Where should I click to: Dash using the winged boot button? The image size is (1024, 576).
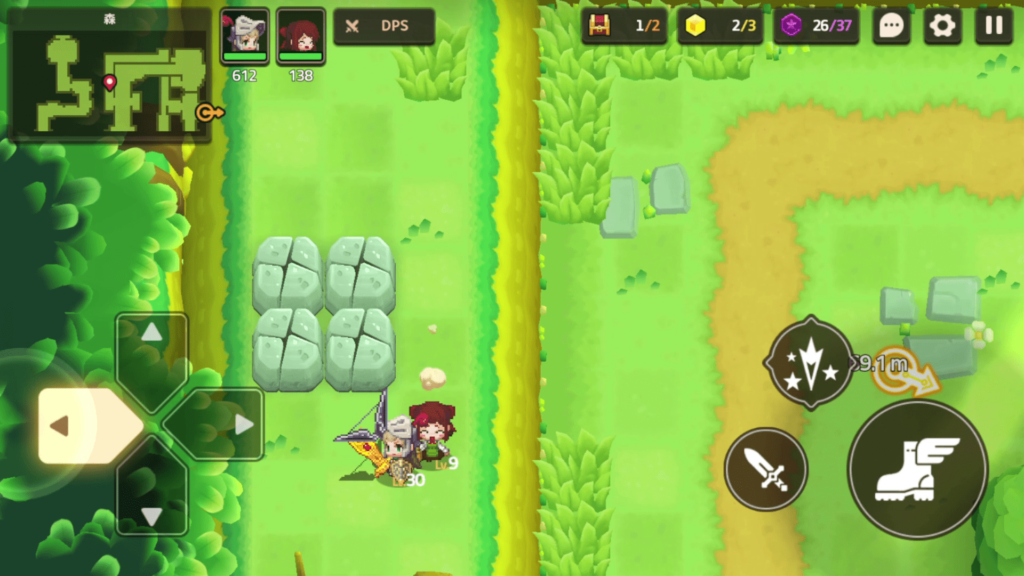917,470
